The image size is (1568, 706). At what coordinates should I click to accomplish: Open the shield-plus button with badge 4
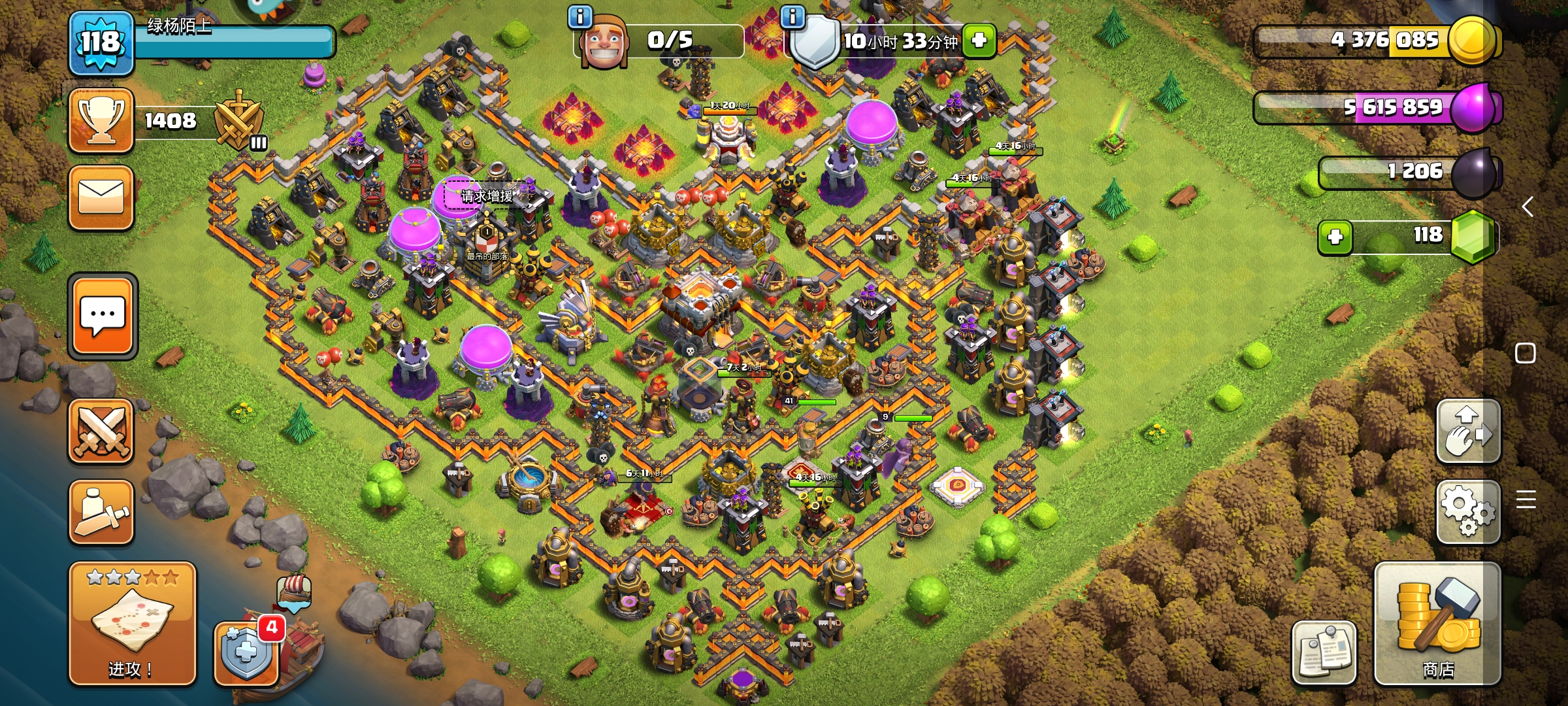(247, 652)
